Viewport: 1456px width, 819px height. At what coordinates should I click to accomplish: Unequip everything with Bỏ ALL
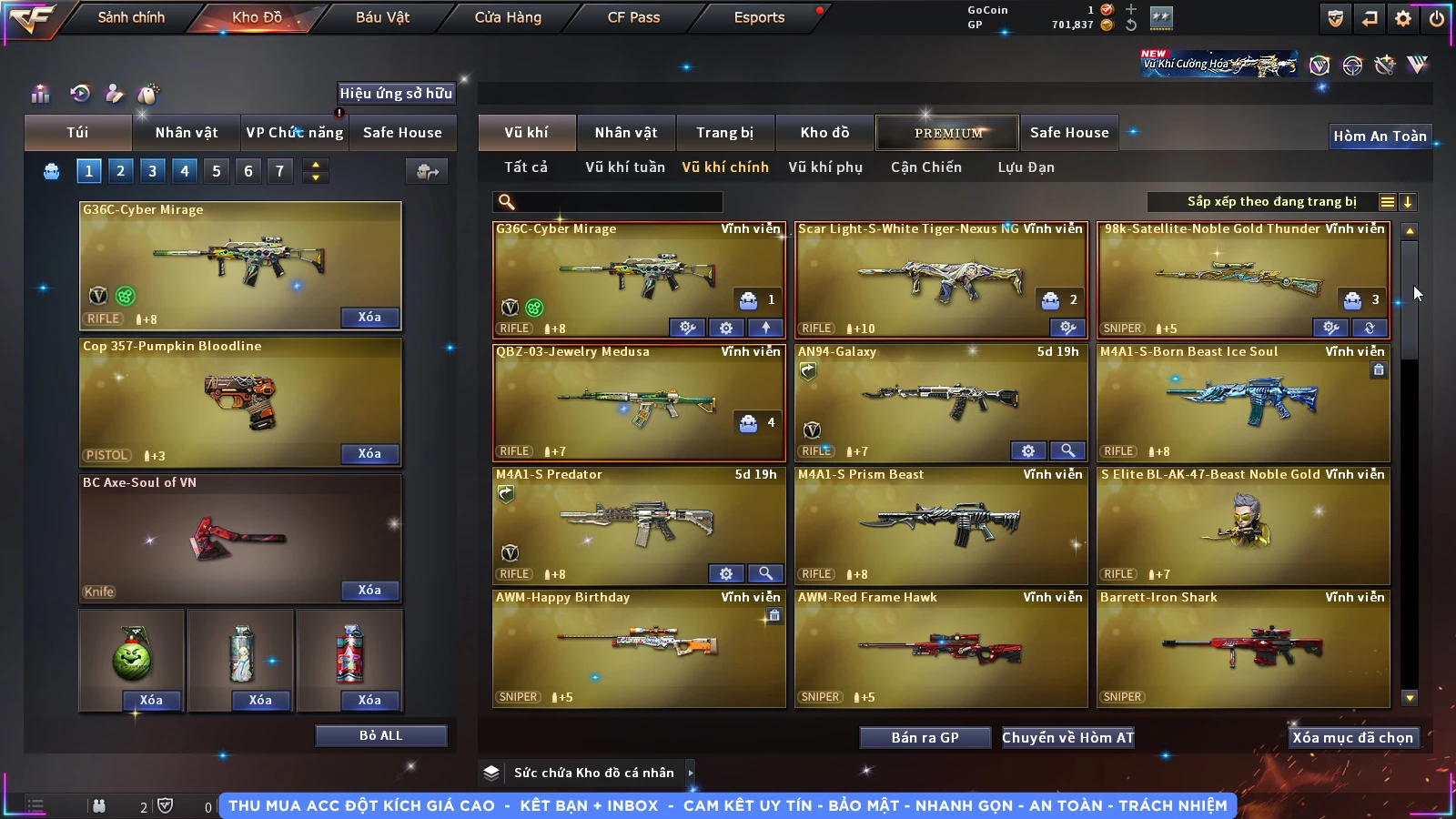(380, 735)
